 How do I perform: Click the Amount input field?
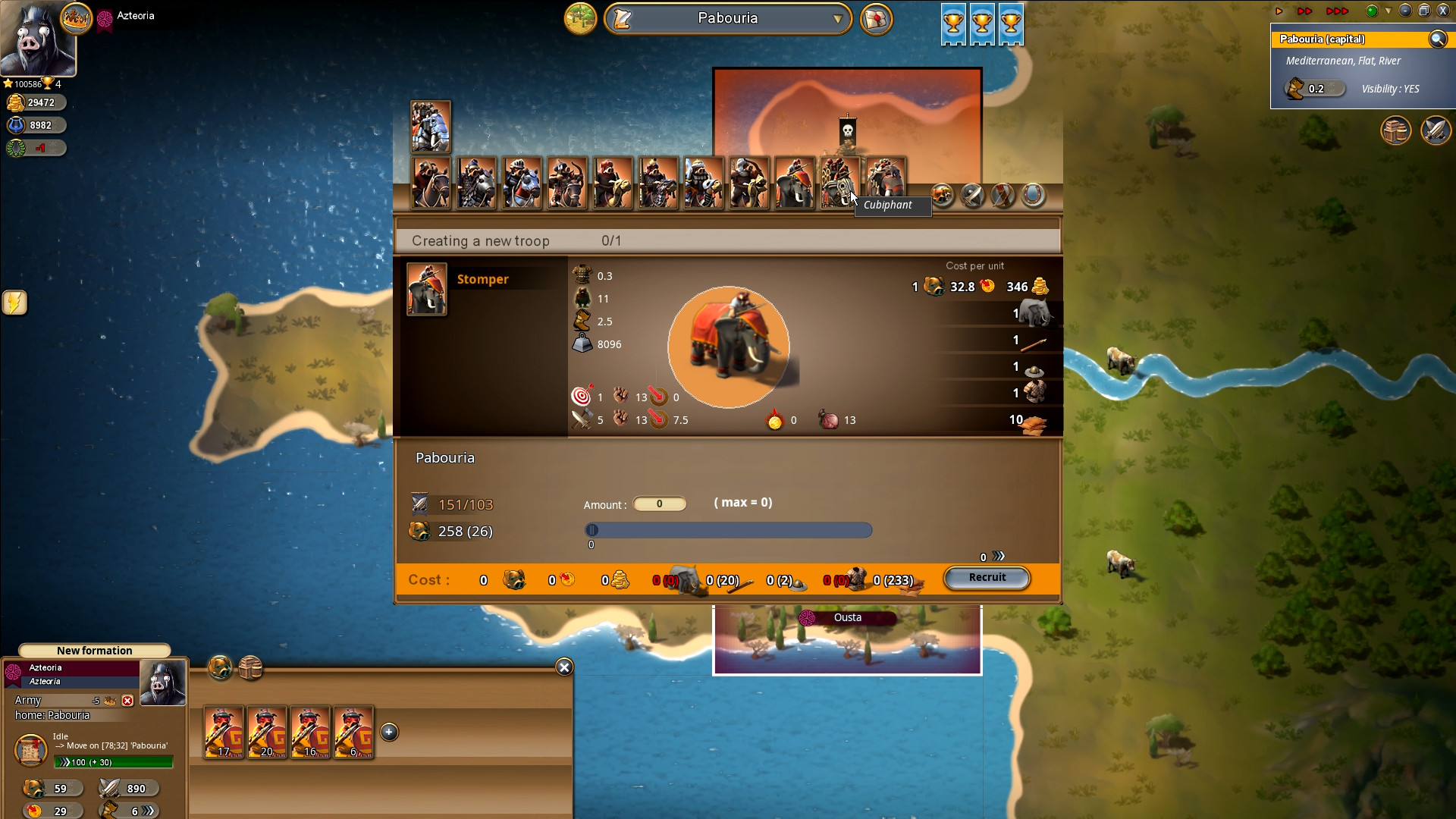coord(659,504)
